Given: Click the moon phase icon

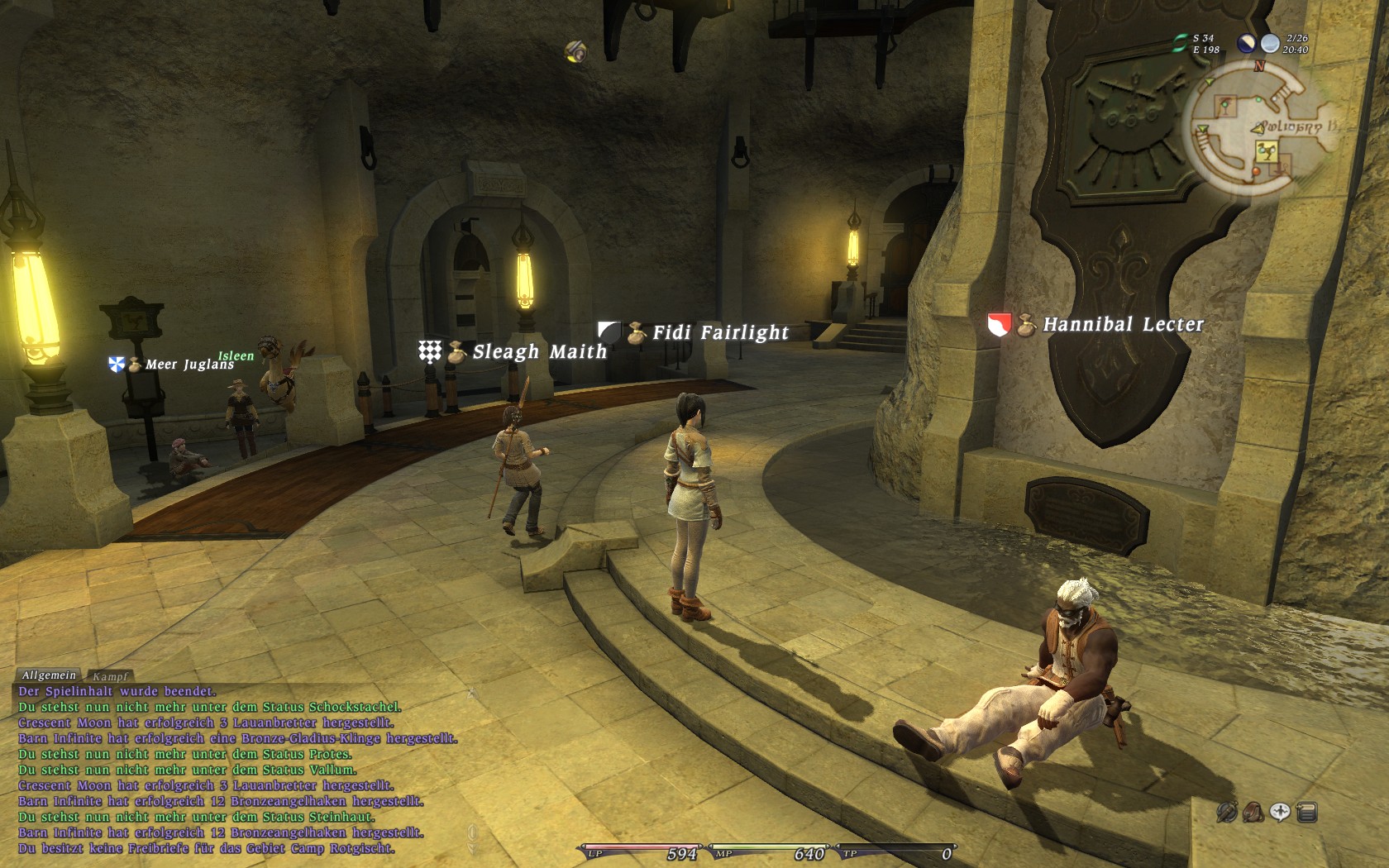Looking at the screenshot, I should coord(1246,44).
